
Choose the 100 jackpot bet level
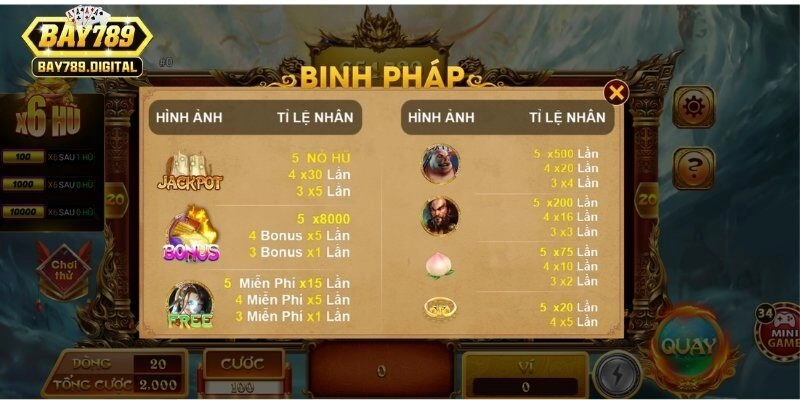[x=24, y=158]
